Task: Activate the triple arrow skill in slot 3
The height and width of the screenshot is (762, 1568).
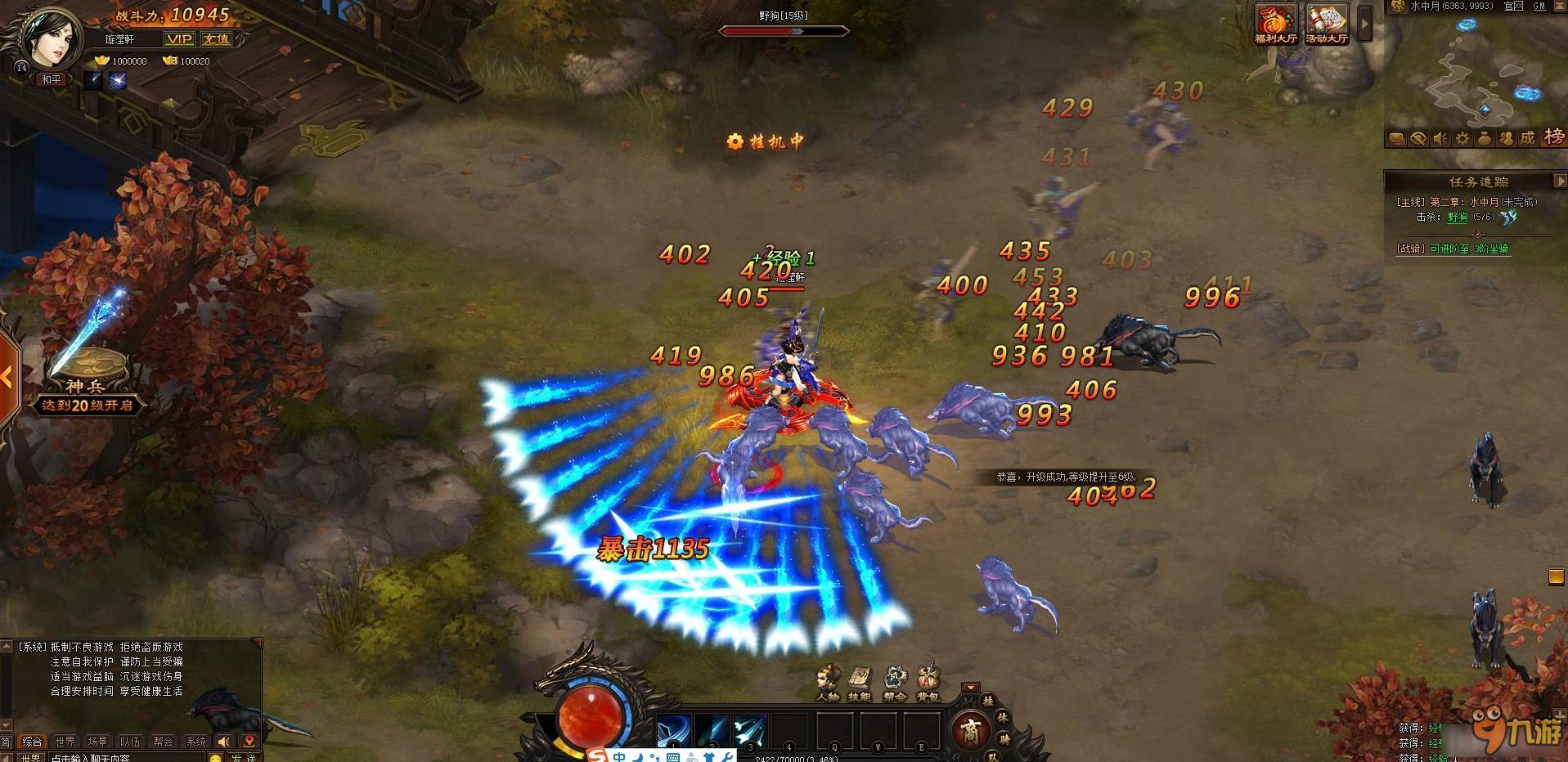Action: (749, 728)
